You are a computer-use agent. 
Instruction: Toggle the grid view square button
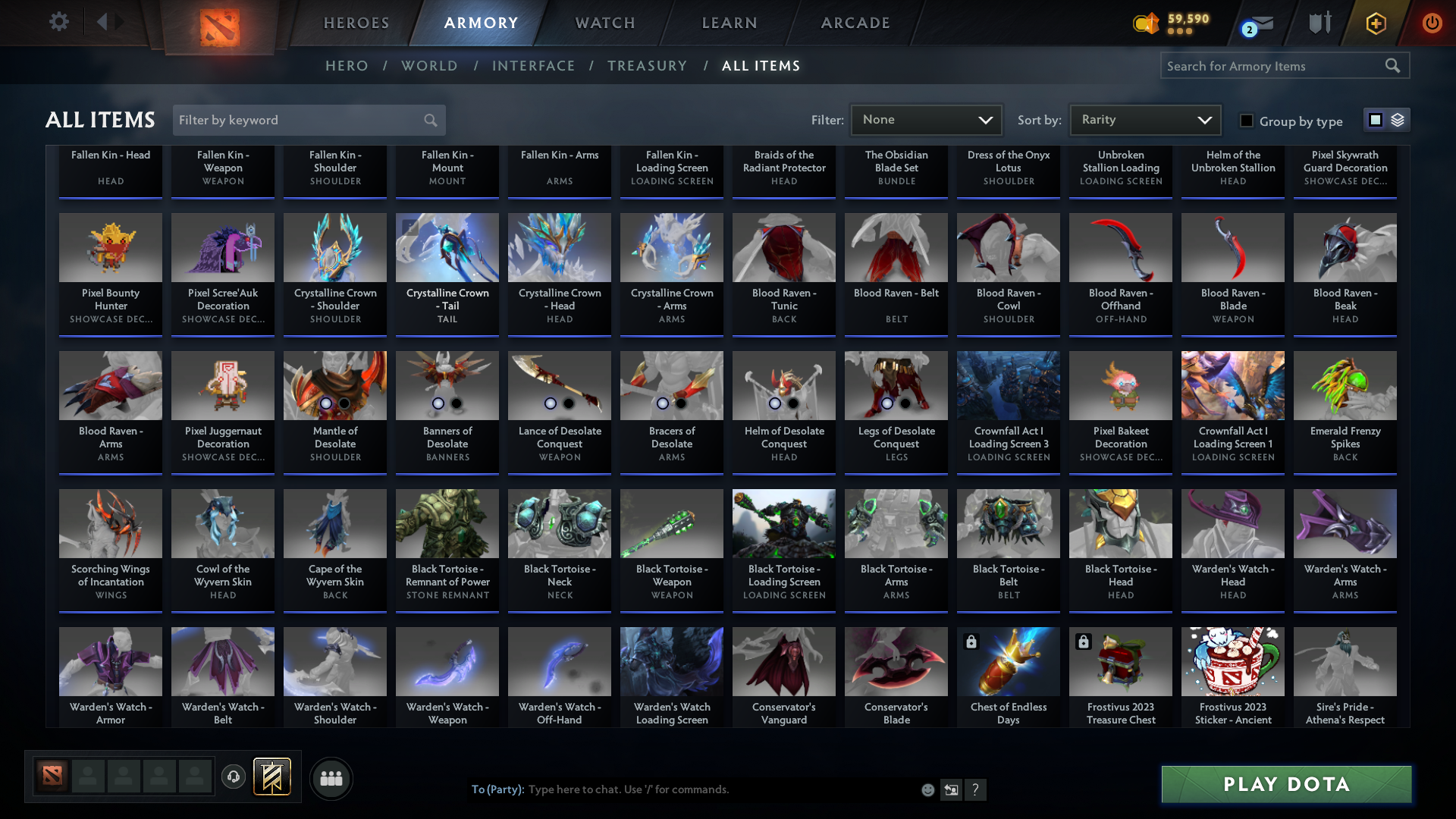tap(1375, 119)
